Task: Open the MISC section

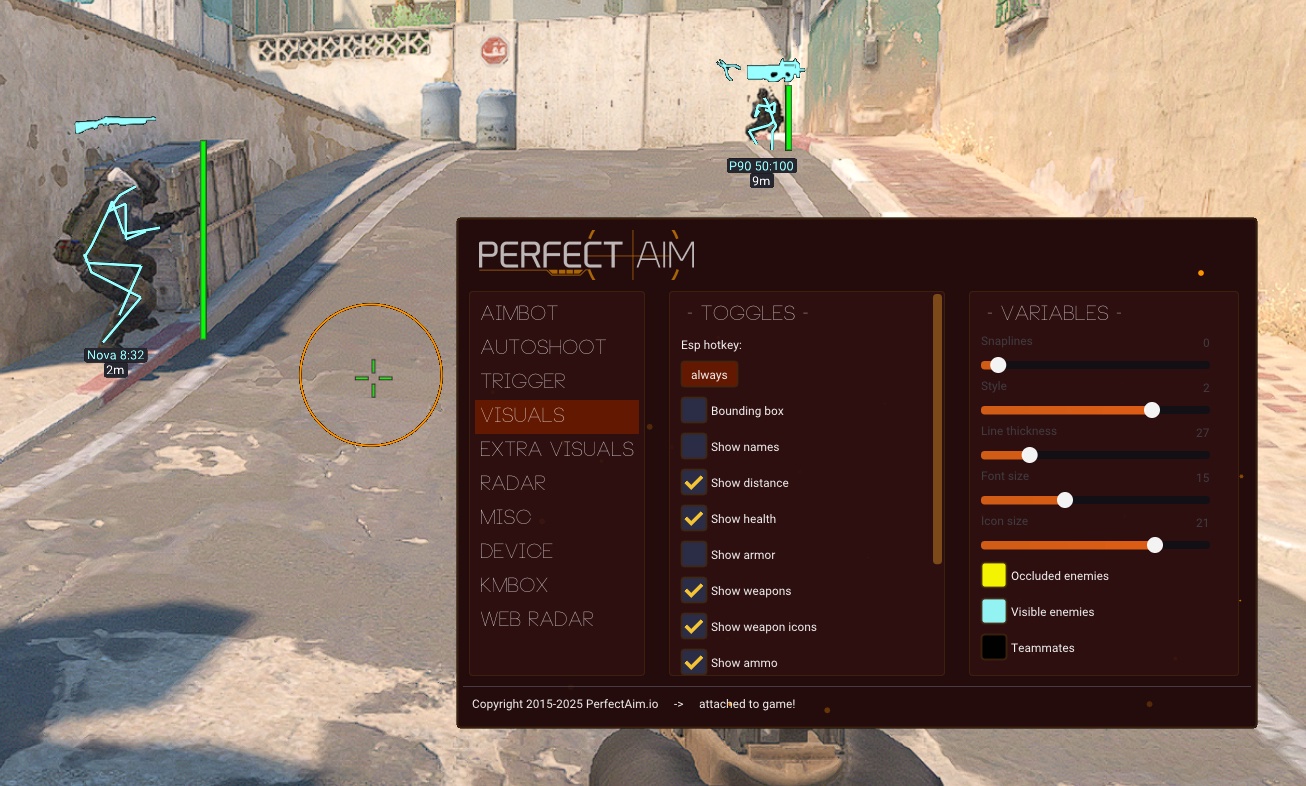Action: (x=506, y=517)
